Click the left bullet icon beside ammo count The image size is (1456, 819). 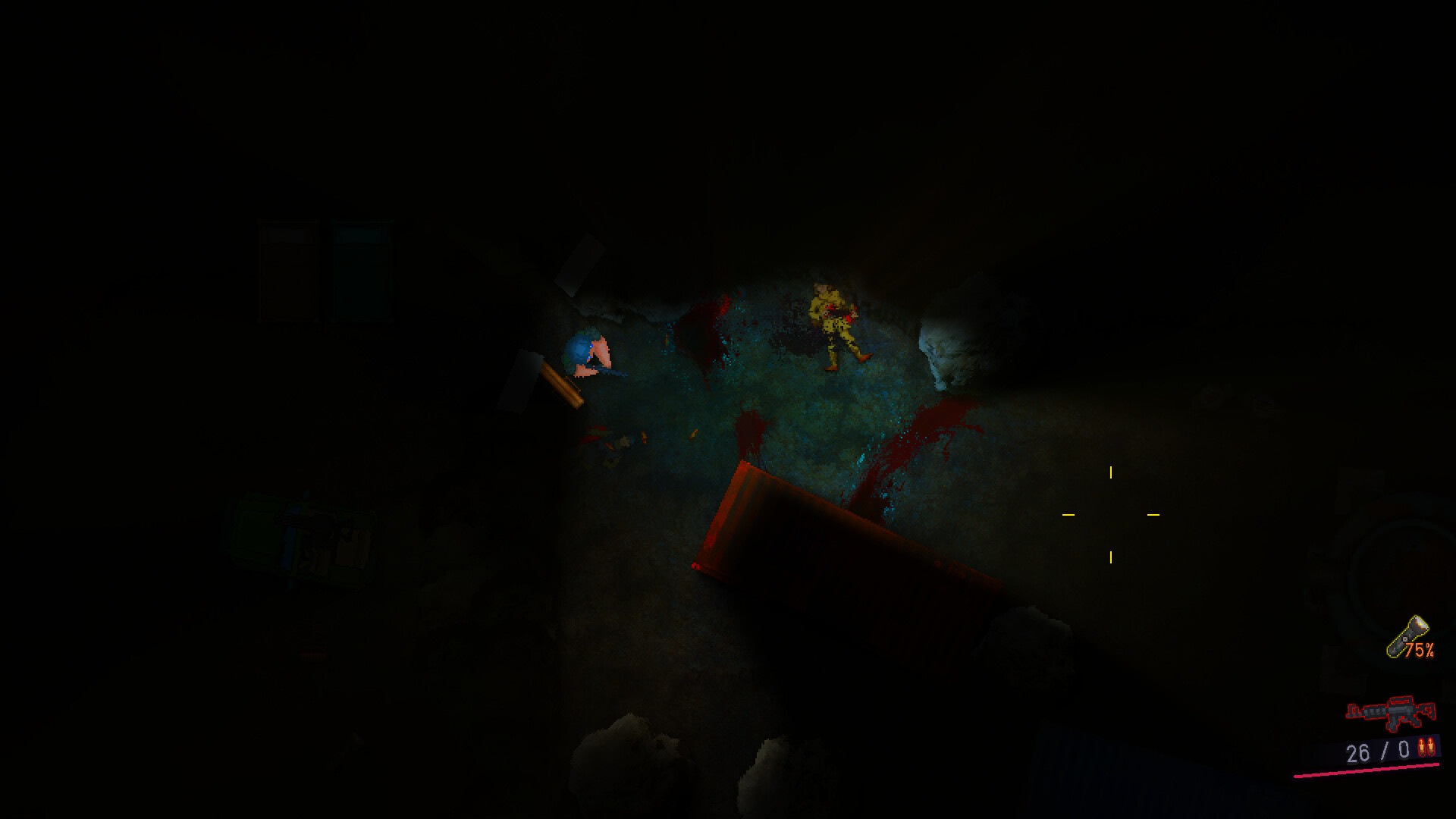[x=1421, y=748]
